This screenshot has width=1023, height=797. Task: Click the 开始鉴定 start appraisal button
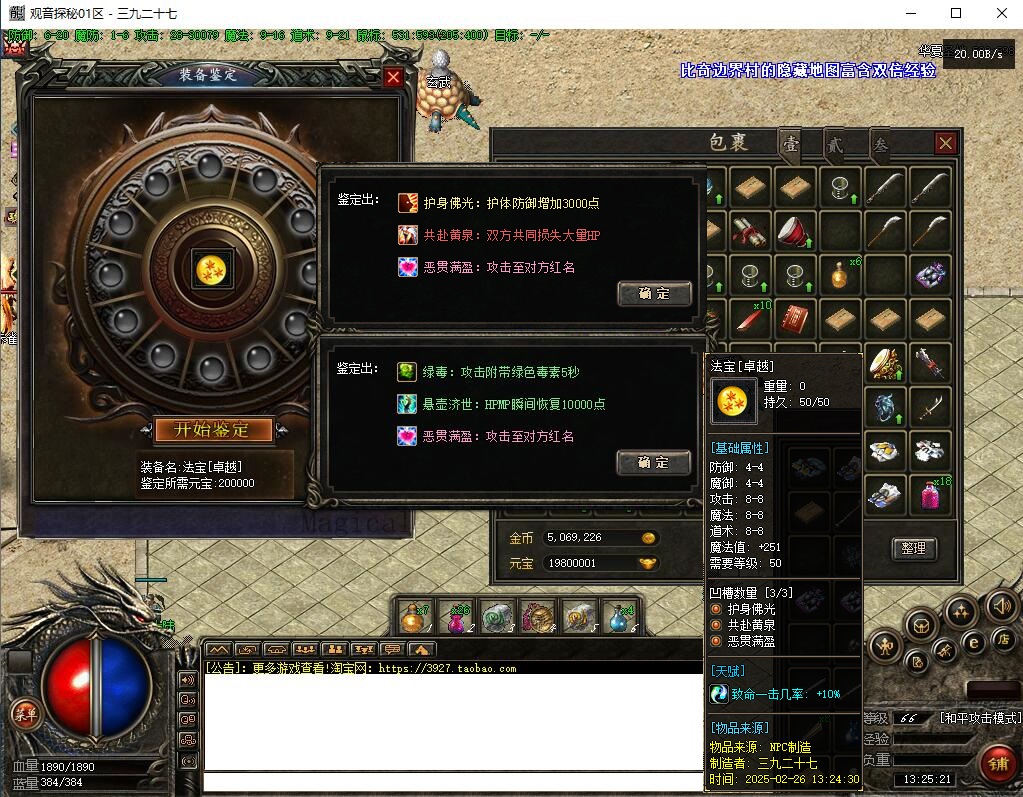point(214,430)
